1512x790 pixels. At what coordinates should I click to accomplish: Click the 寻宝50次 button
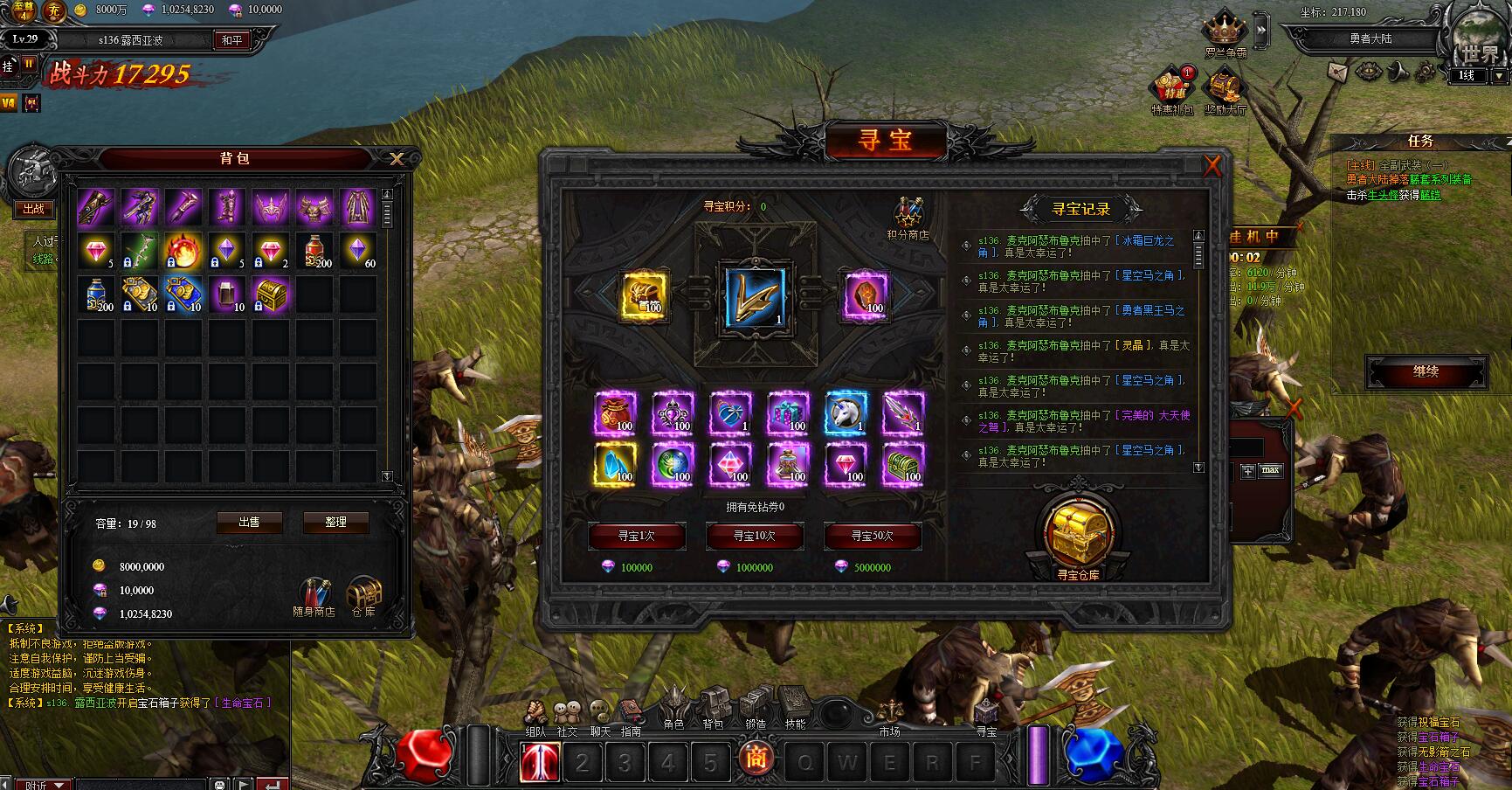tap(872, 536)
